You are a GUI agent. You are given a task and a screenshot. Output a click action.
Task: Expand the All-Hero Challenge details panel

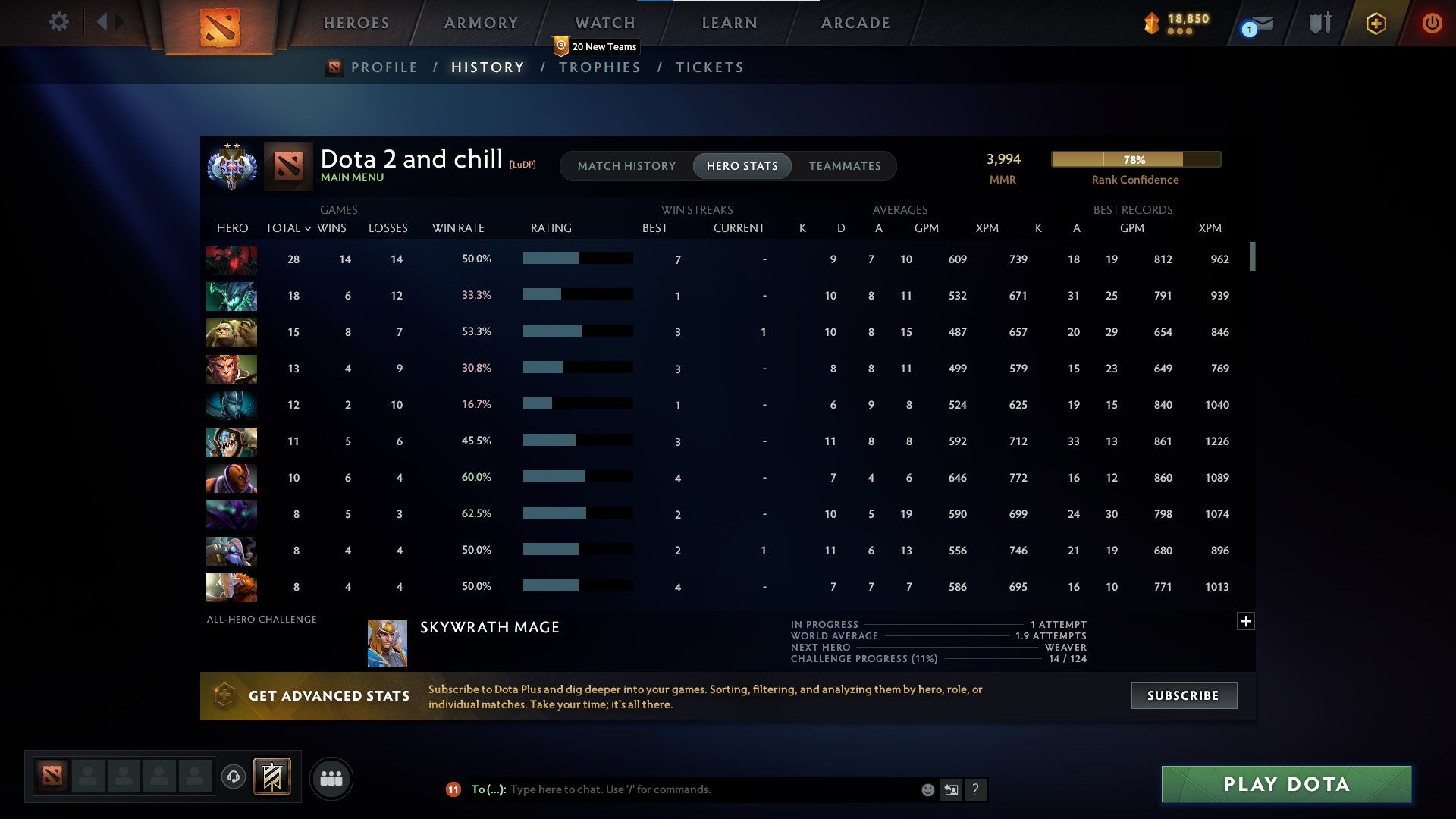[1246, 620]
